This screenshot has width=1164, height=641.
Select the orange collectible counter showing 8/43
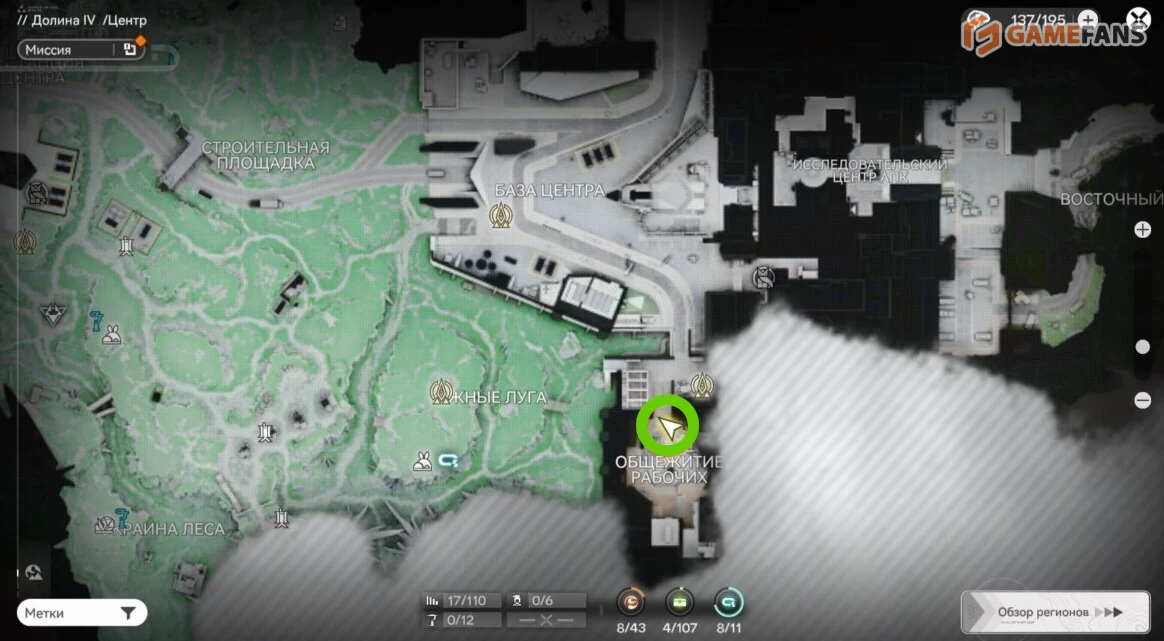click(x=631, y=602)
